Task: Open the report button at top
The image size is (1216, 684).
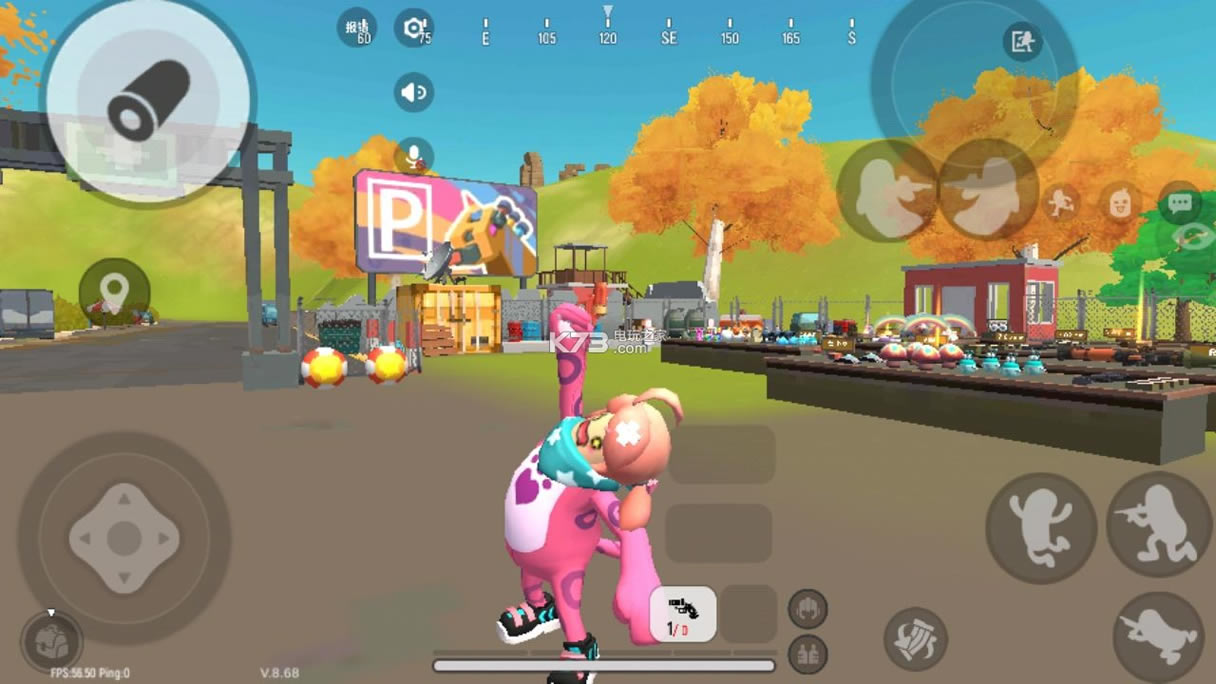Action: pyautogui.click(x=357, y=28)
